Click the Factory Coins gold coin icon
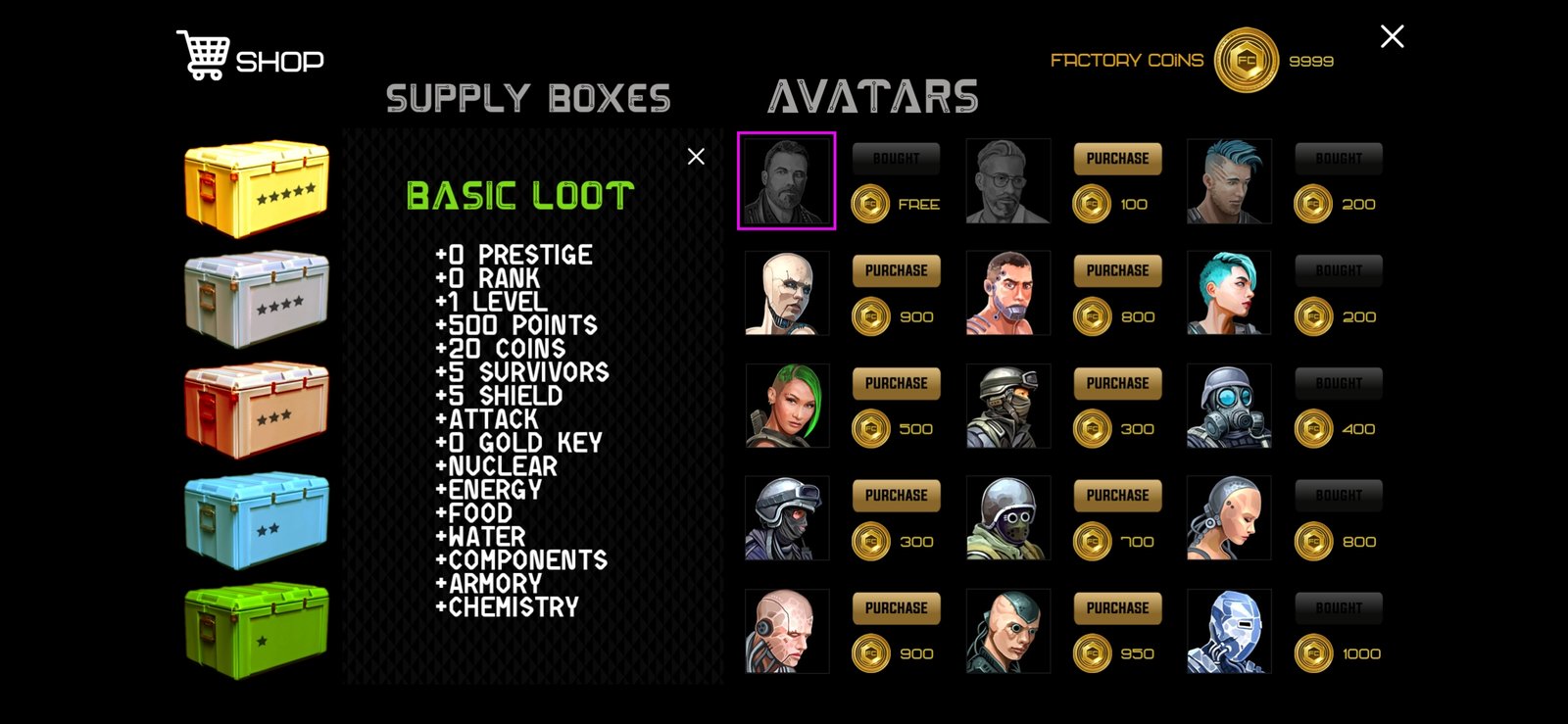This screenshot has height=724, width=1568. pyautogui.click(x=1246, y=61)
